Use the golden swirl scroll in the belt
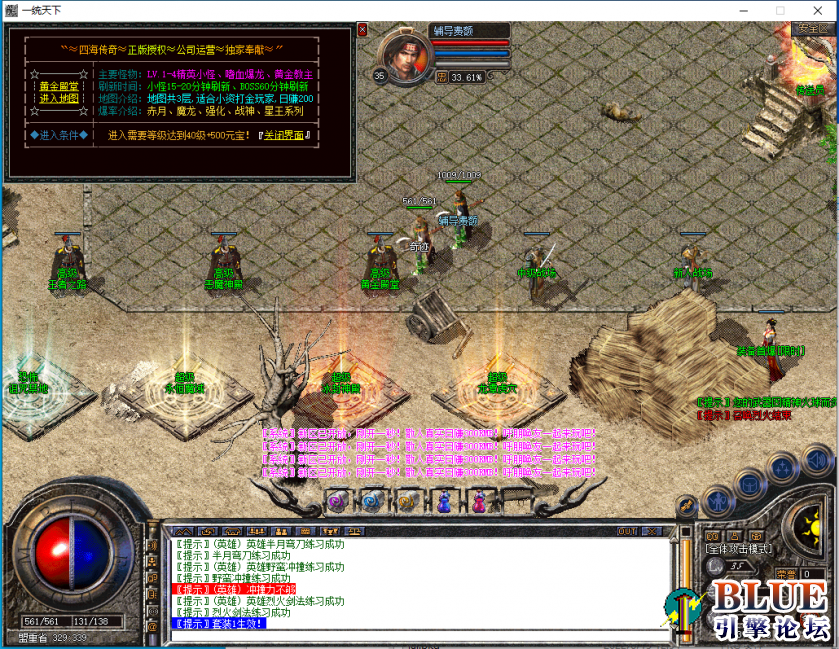Screen dimensions: 839x649 [x=407, y=501]
